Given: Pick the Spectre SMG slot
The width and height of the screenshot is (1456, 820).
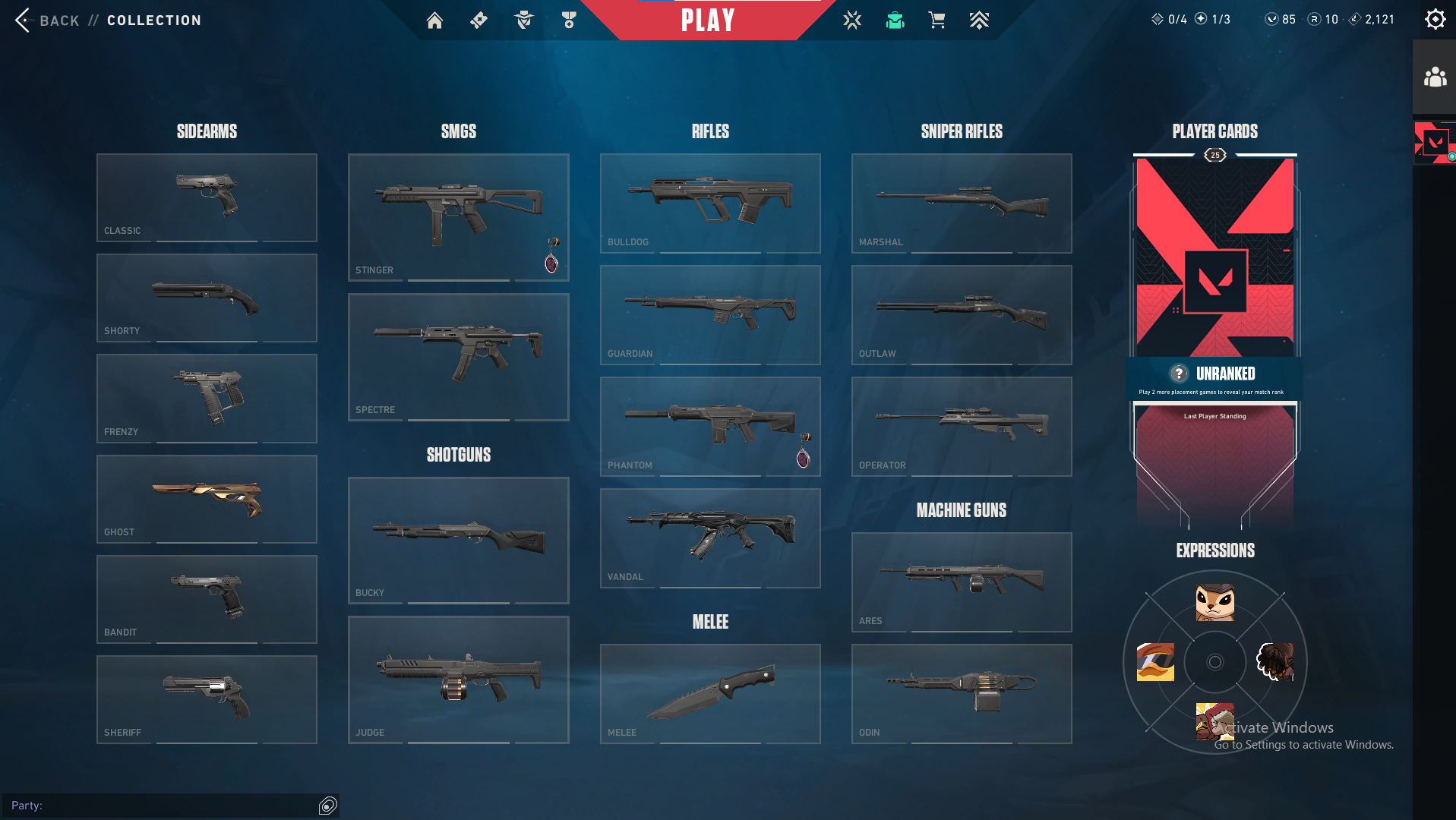Looking at the screenshot, I should click(x=458, y=357).
